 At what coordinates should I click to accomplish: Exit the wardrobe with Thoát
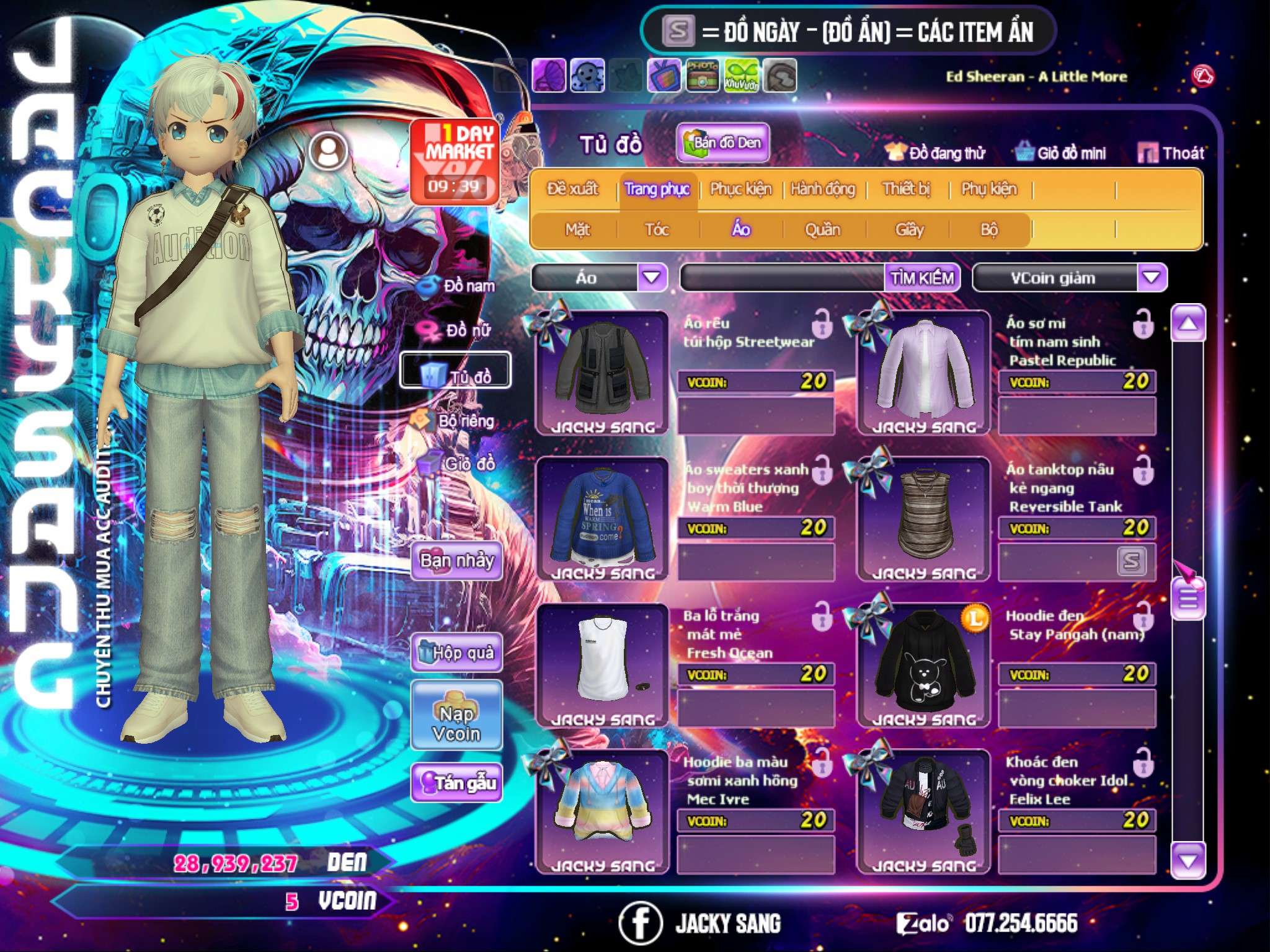pos(1171,153)
